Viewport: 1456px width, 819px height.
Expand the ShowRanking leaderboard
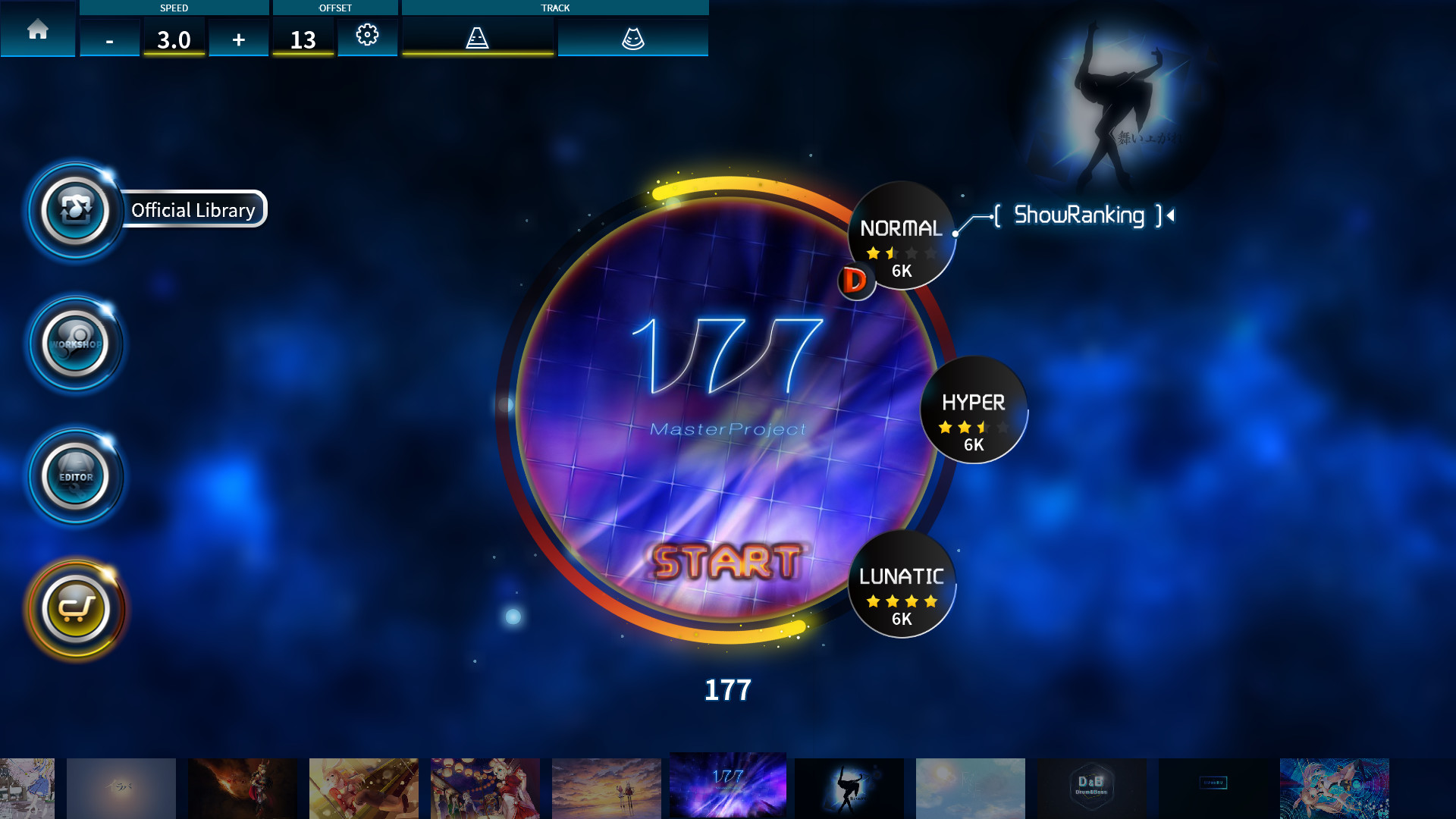pos(1078,215)
